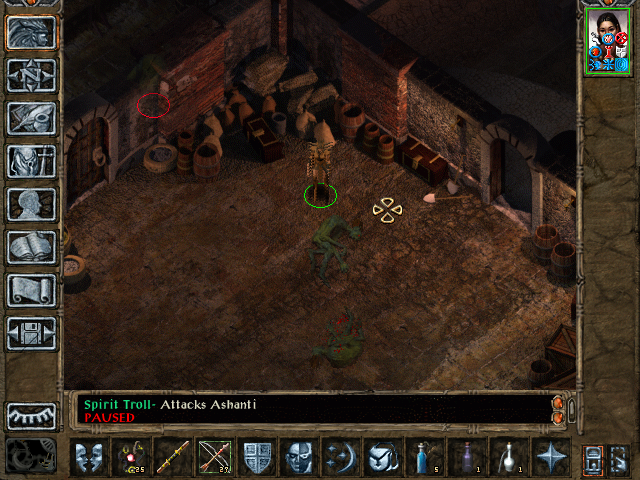
Task: Open the area map screen
Action: [x=31, y=75]
